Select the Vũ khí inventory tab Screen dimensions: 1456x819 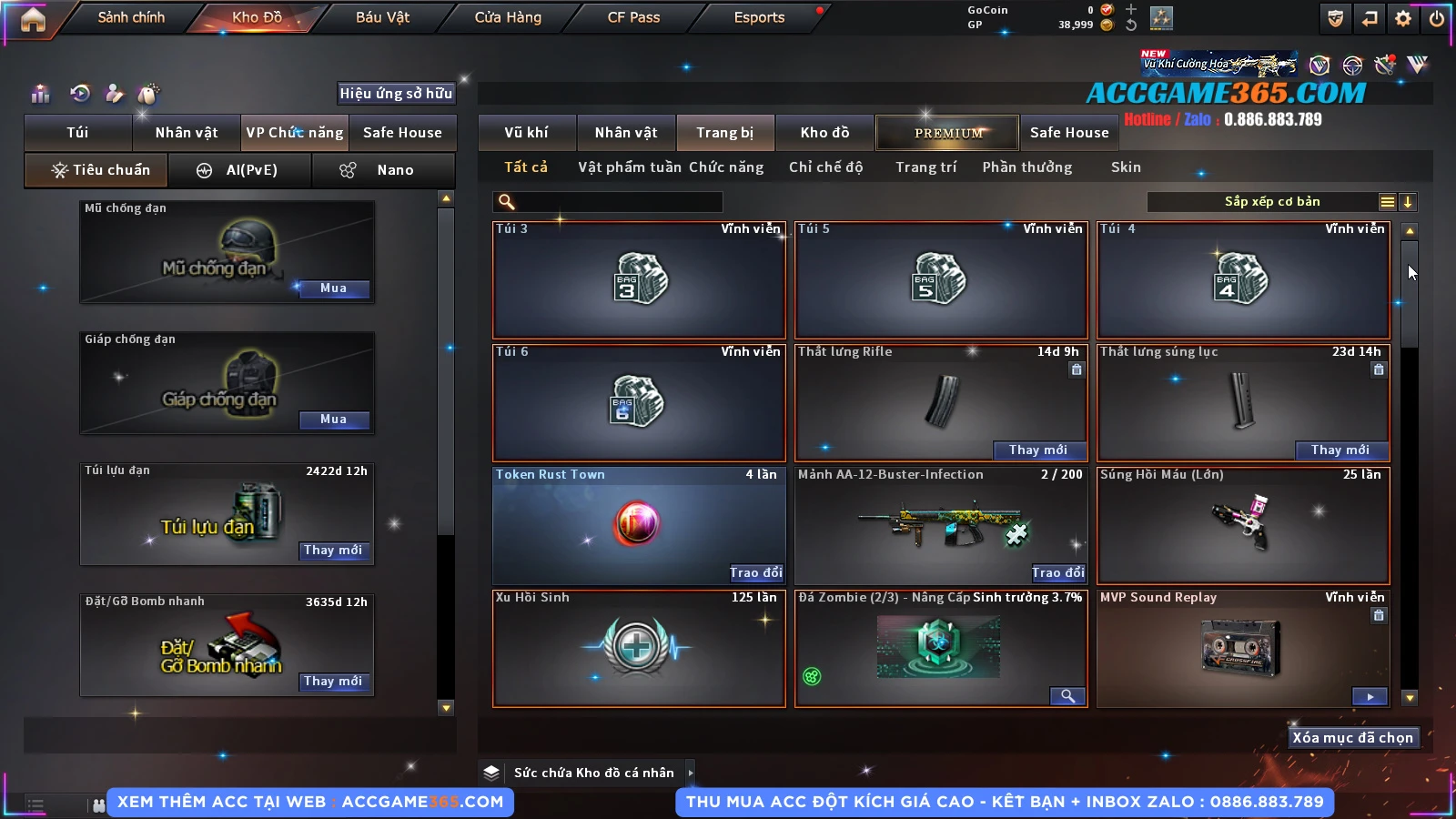[x=526, y=133]
